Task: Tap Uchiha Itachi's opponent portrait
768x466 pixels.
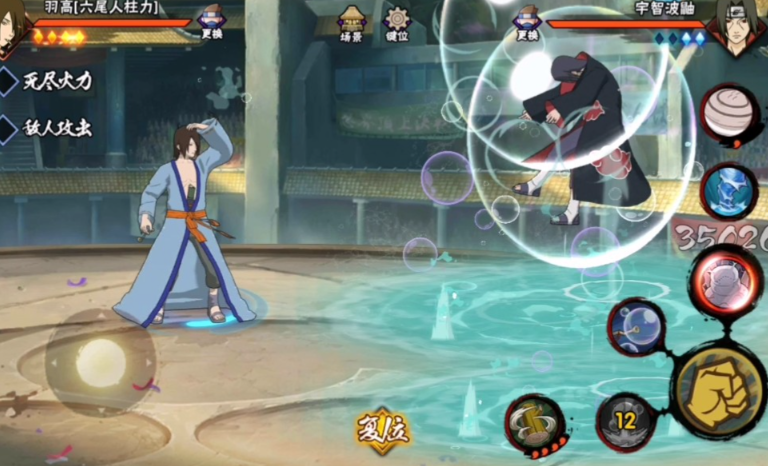Action: point(739,24)
